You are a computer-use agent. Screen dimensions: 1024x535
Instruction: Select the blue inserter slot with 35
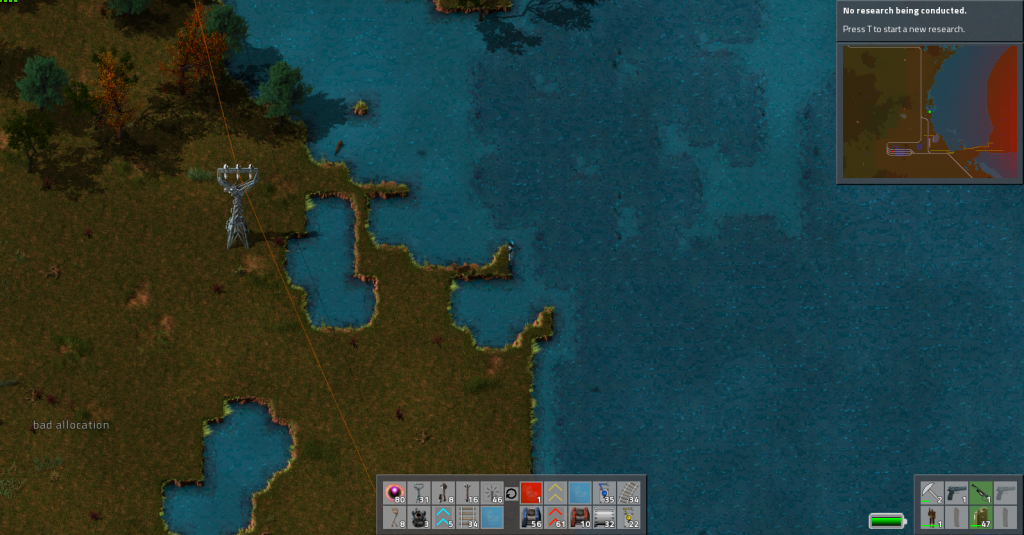point(604,493)
